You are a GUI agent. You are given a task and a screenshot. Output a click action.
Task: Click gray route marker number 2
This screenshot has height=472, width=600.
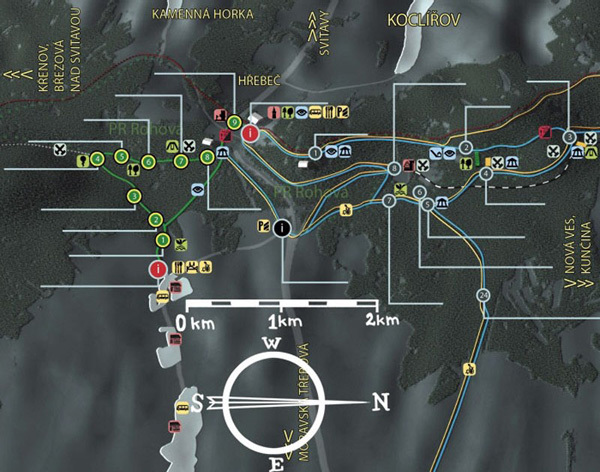[x=466, y=148]
